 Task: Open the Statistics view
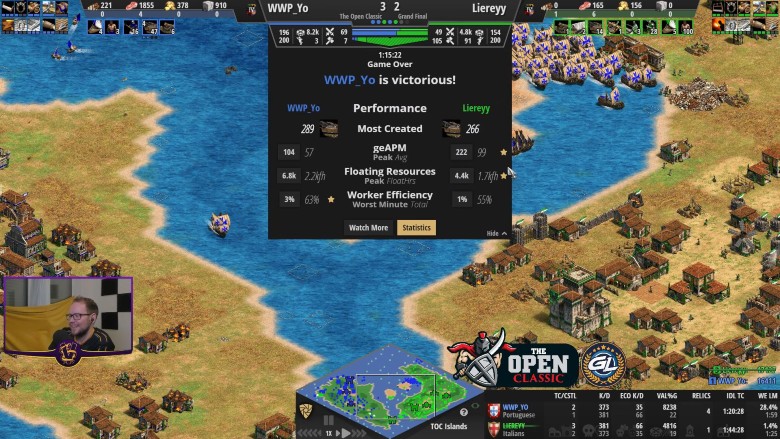pyautogui.click(x=416, y=228)
